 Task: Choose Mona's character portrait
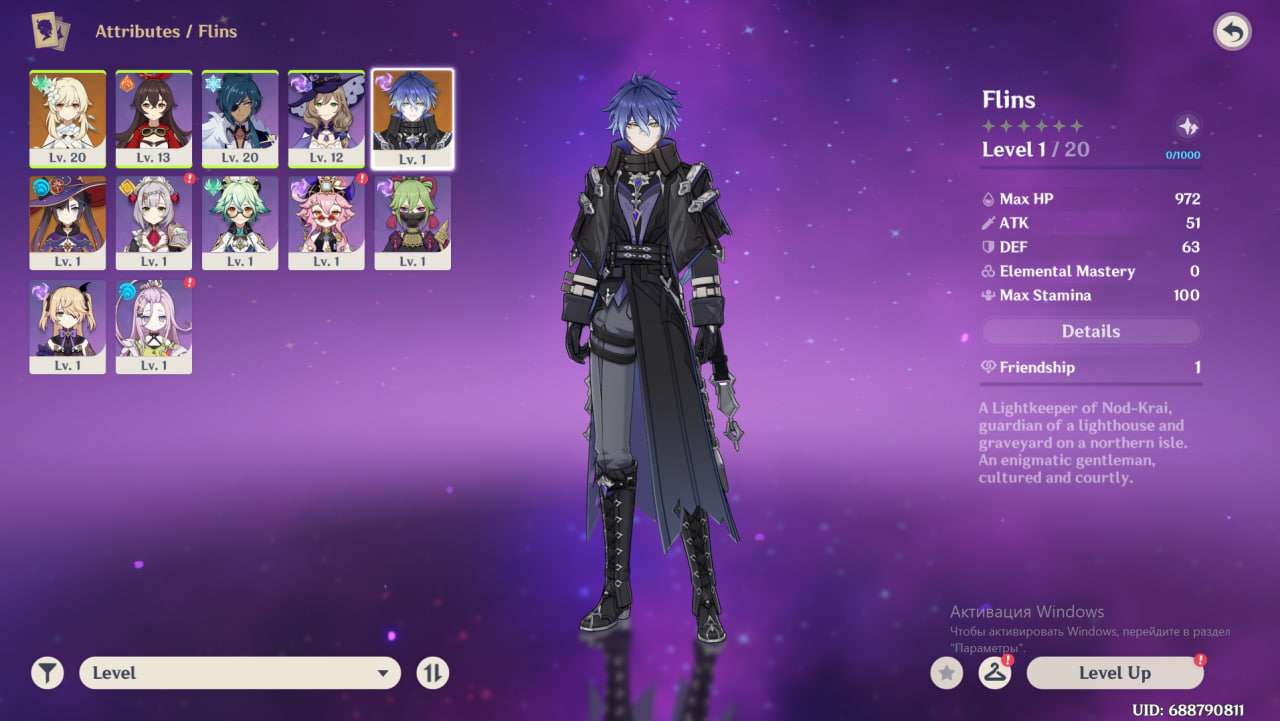pos(68,222)
